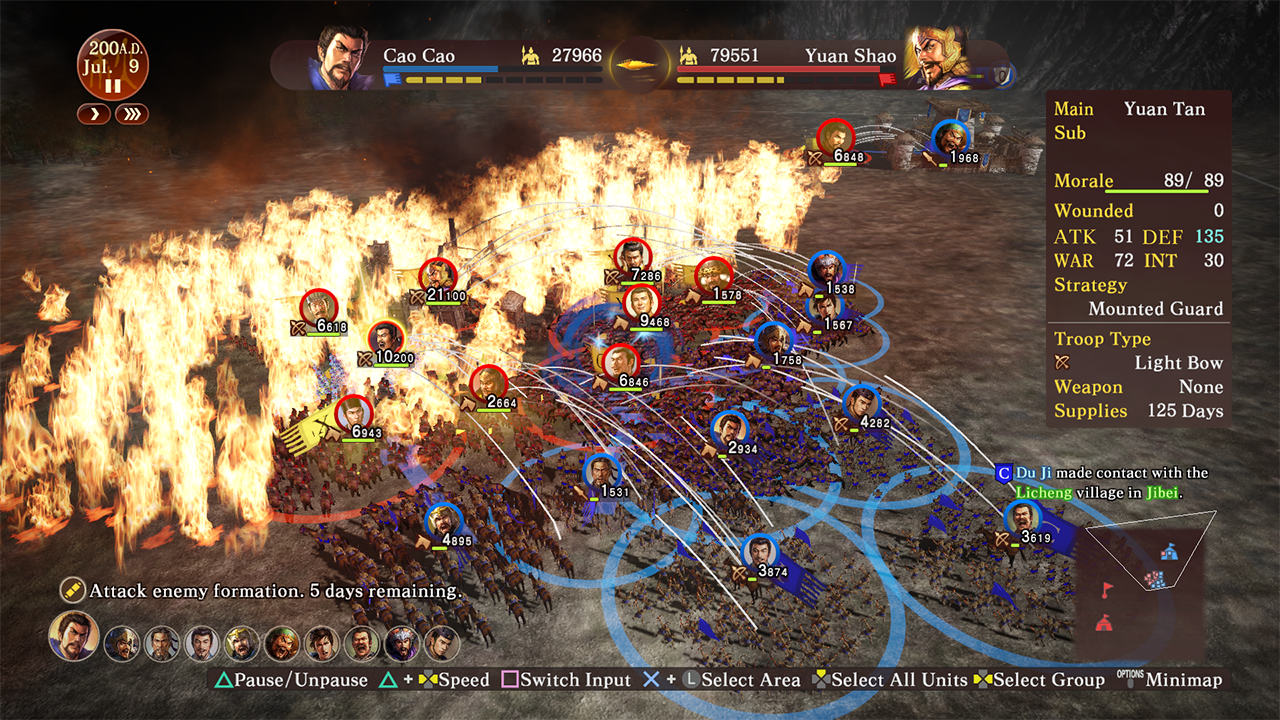The width and height of the screenshot is (1280, 720).
Task: Target the enemy unit marker showing 6943
Action: (x=353, y=413)
